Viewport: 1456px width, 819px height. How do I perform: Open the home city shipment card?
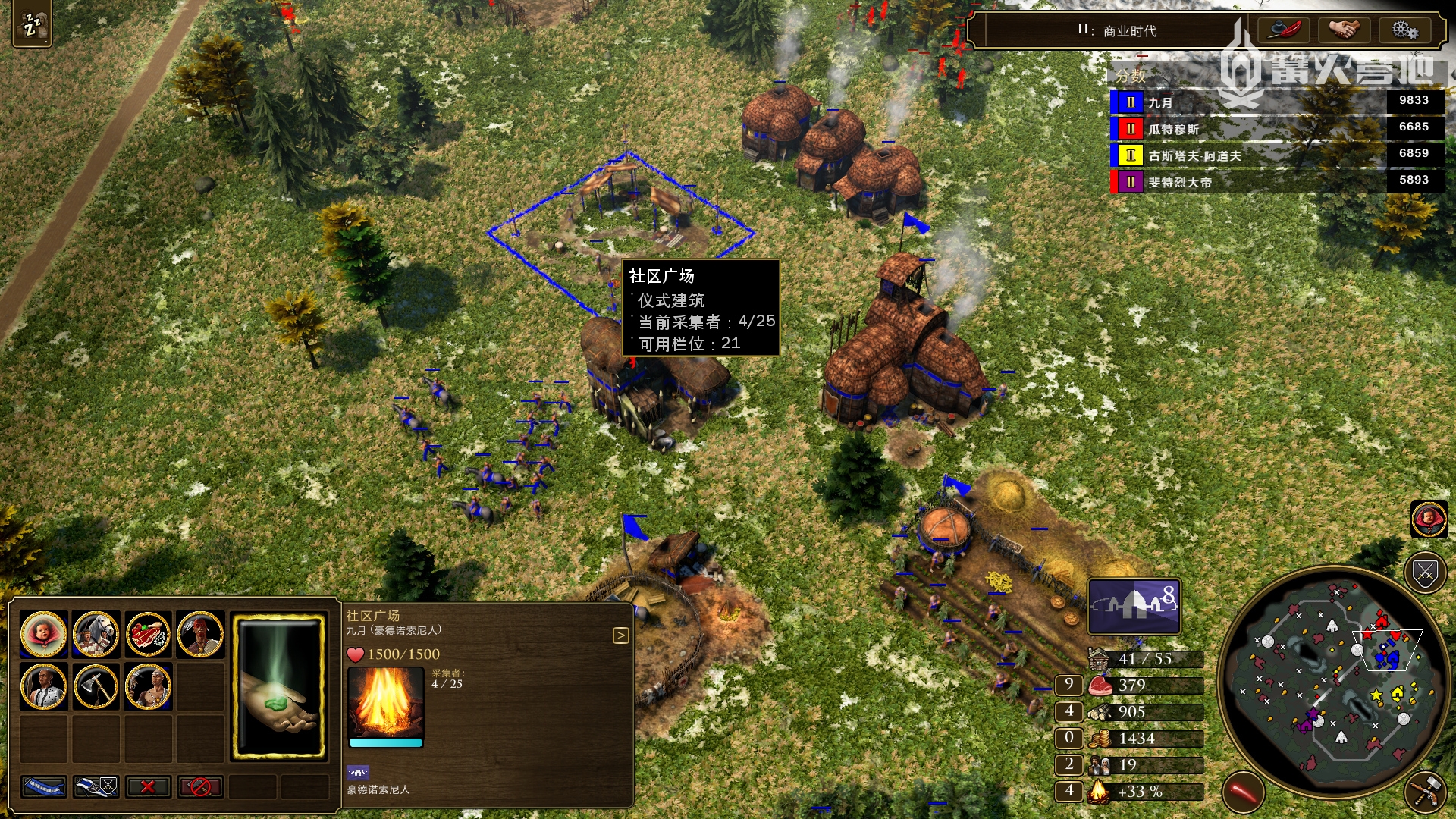pyautogui.click(x=1134, y=606)
